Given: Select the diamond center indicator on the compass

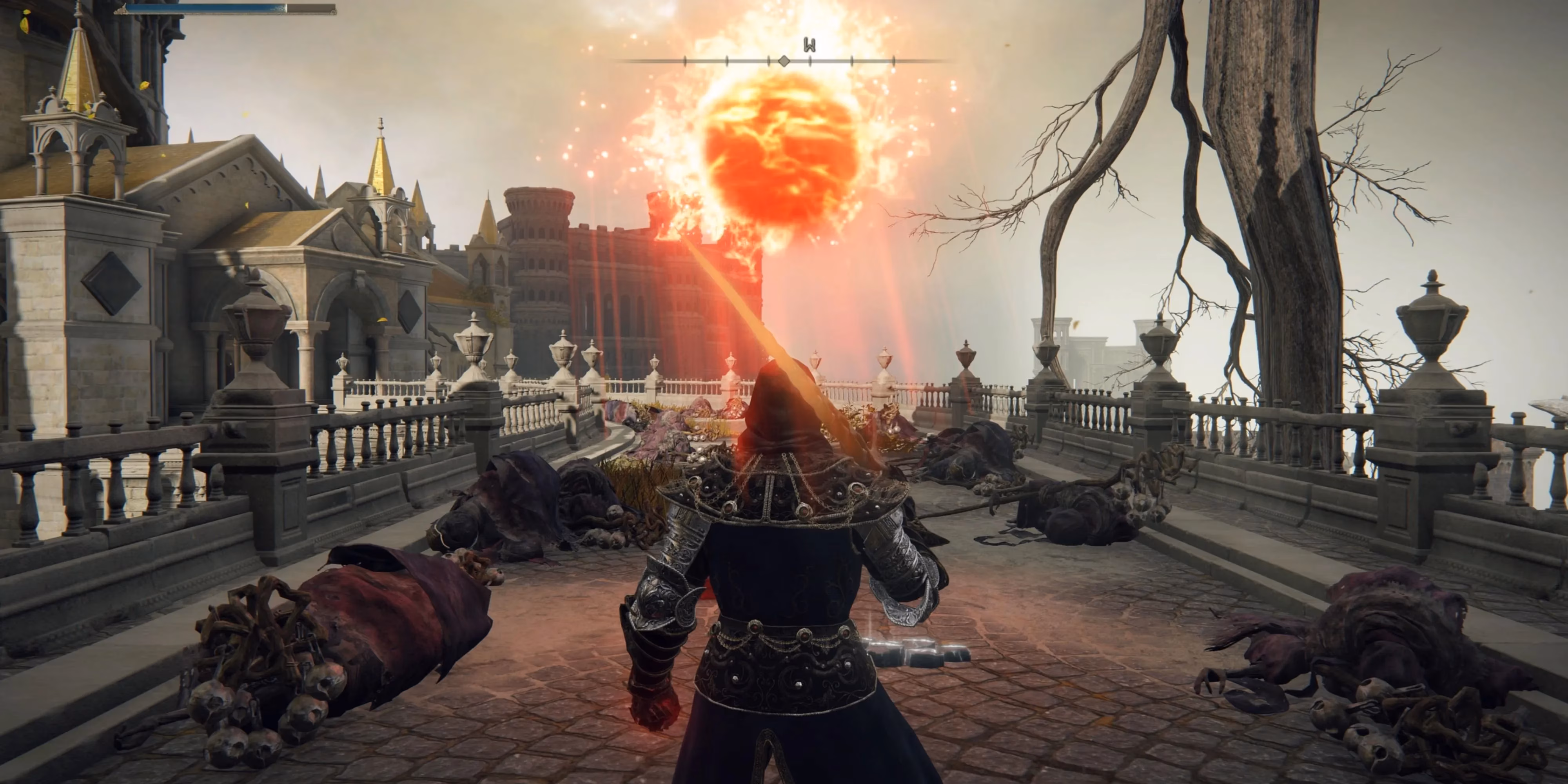Looking at the screenshot, I should click(784, 60).
